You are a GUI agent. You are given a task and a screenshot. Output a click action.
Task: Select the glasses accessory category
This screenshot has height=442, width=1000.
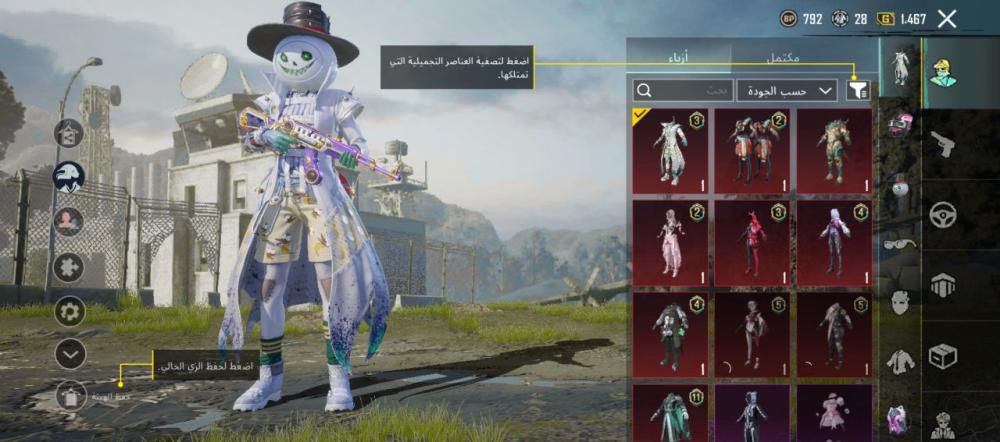pyautogui.click(x=899, y=242)
